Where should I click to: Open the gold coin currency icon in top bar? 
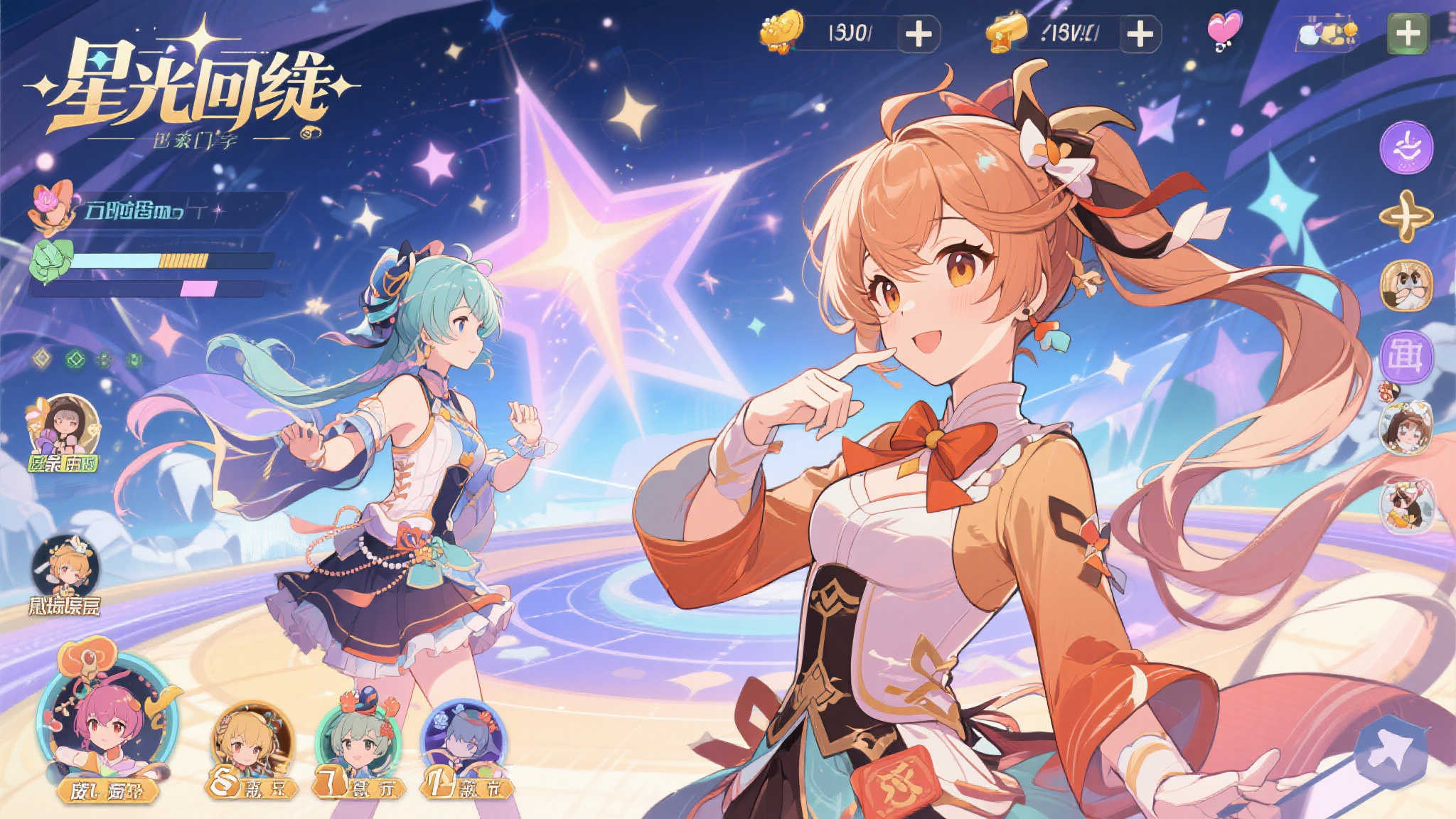(781, 30)
